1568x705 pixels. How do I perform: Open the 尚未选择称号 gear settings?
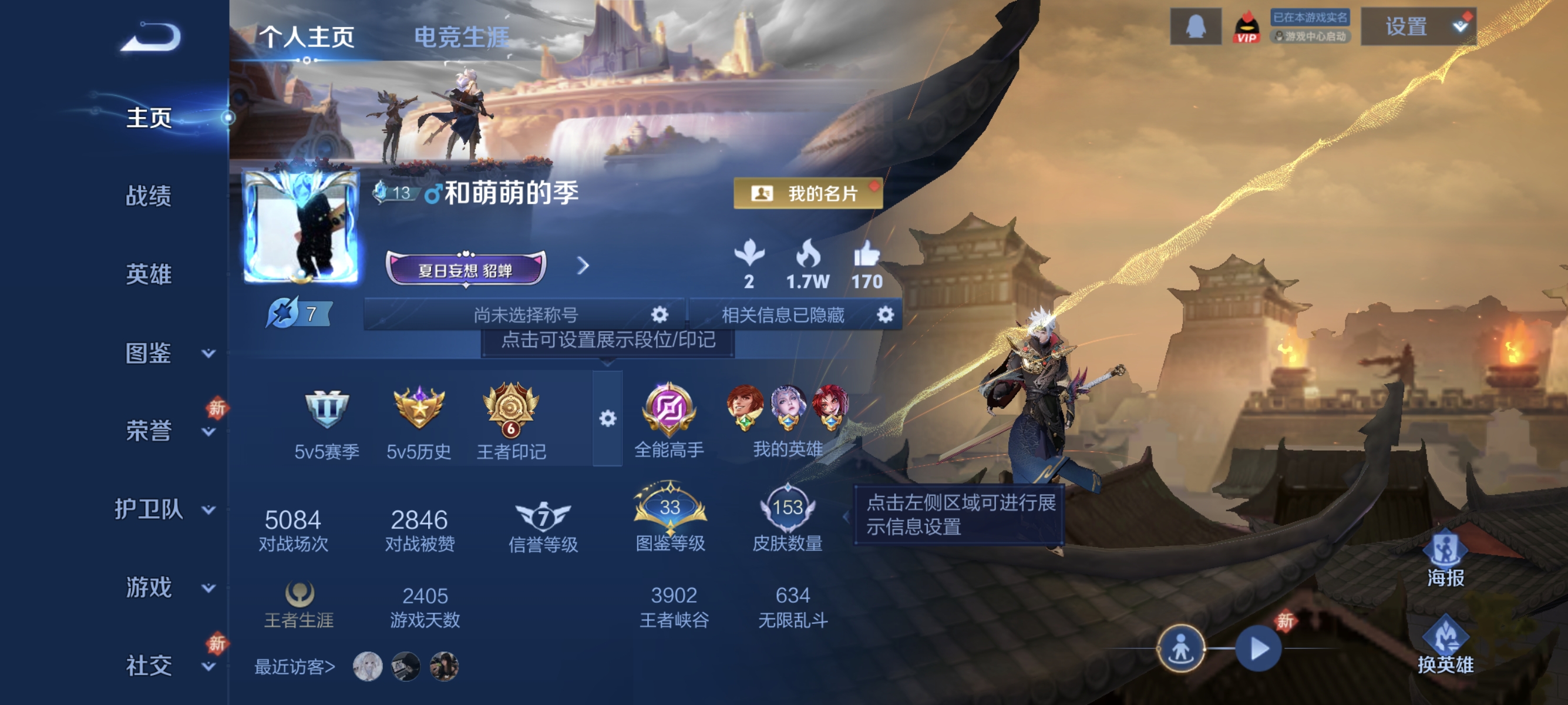tap(659, 315)
